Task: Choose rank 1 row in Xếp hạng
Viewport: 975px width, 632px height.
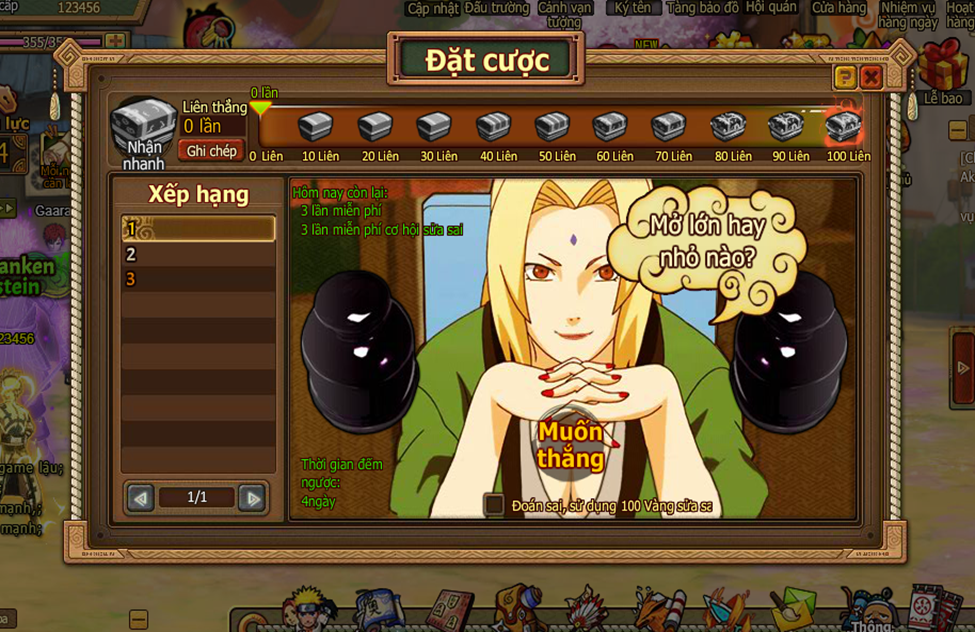Action: pos(198,229)
